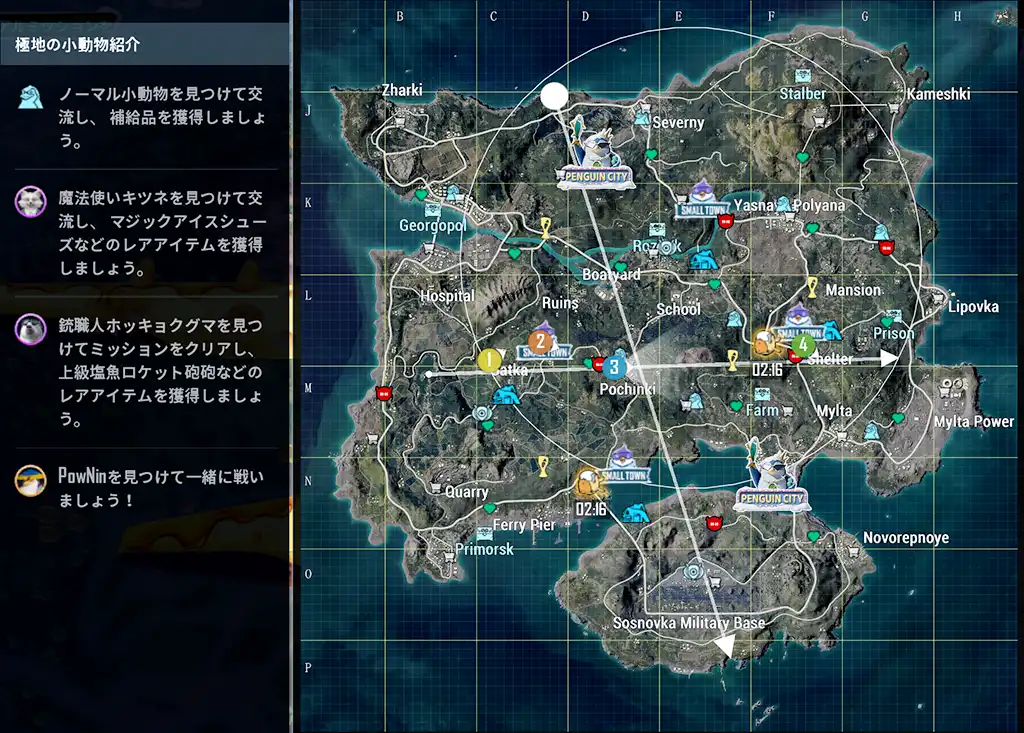This screenshot has width=1024, height=733.
Task: Select the yellow number 1 map marker
Action: [489, 360]
